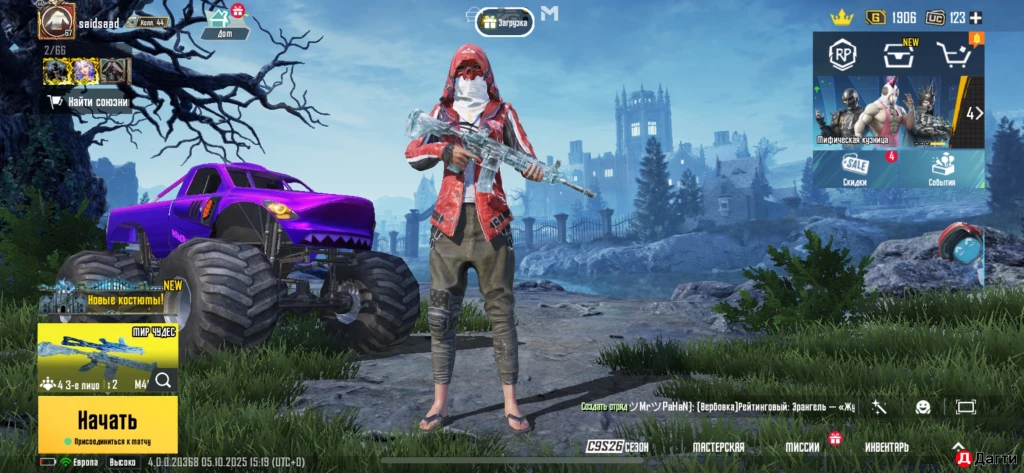Open the События events button
This screenshot has width=1024, height=473.
(x=941, y=169)
